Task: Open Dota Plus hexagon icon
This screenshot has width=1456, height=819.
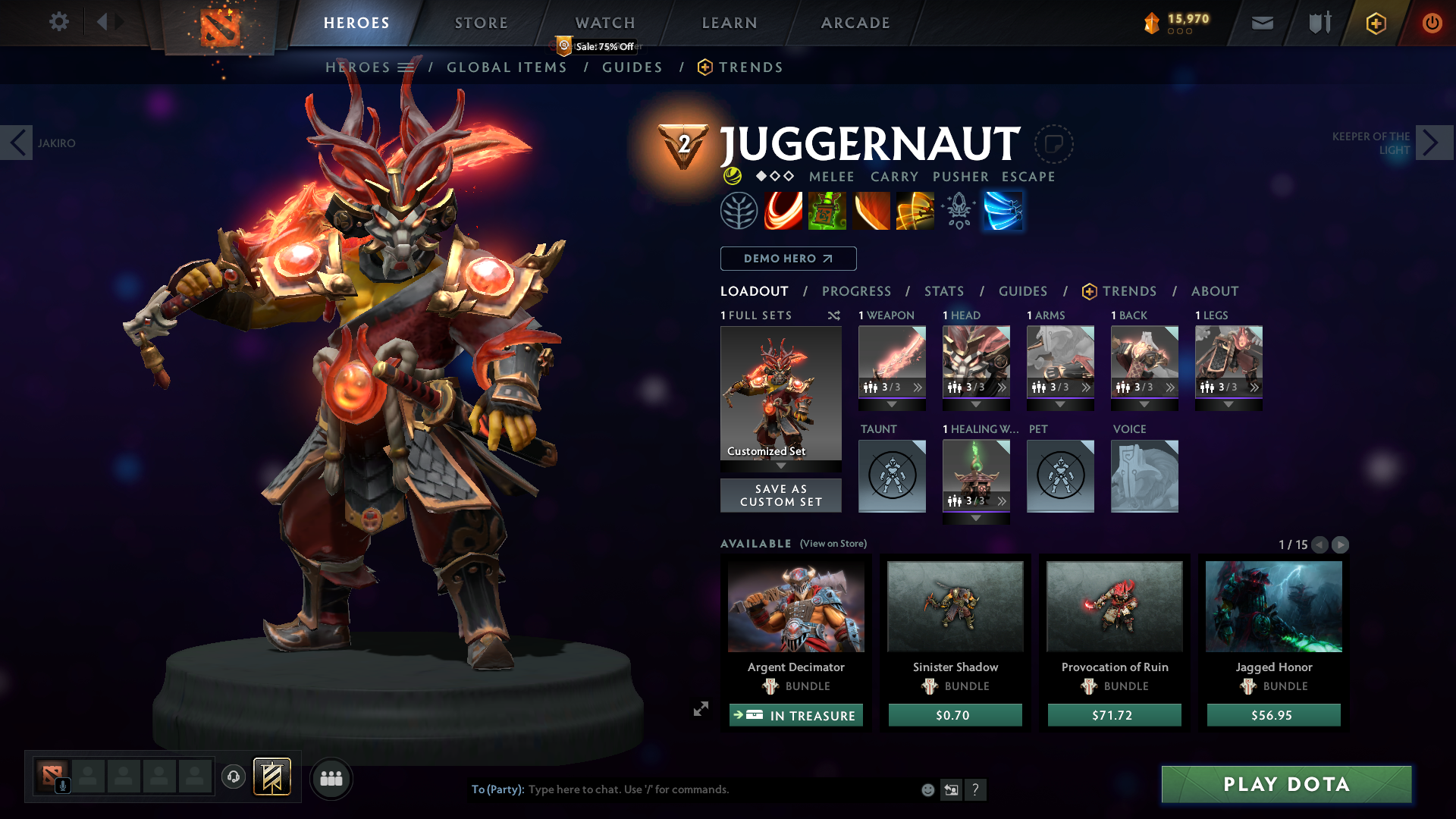Action: click(1375, 23)
